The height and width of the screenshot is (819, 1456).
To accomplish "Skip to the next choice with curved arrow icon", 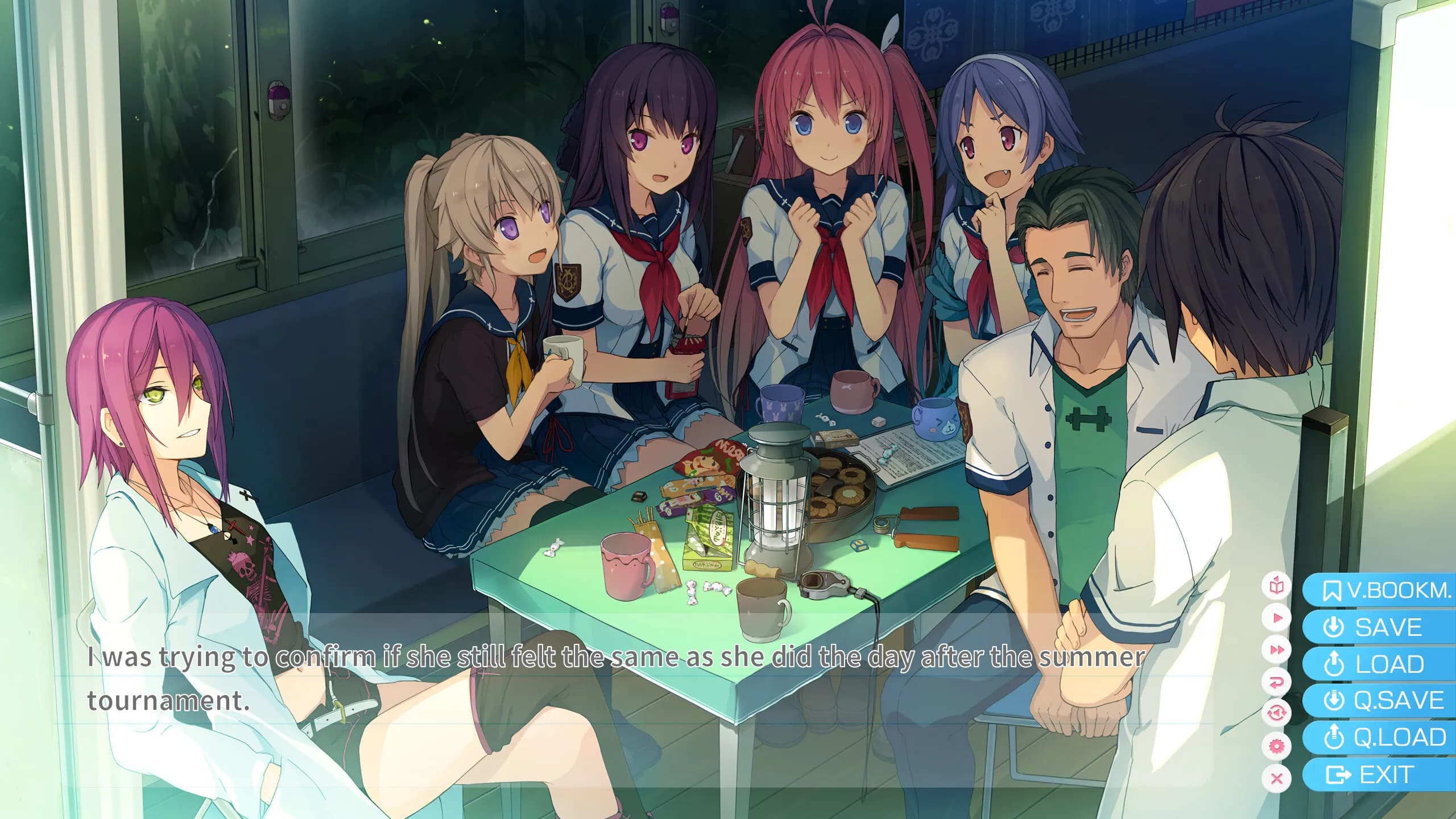I will [1277, 681].
